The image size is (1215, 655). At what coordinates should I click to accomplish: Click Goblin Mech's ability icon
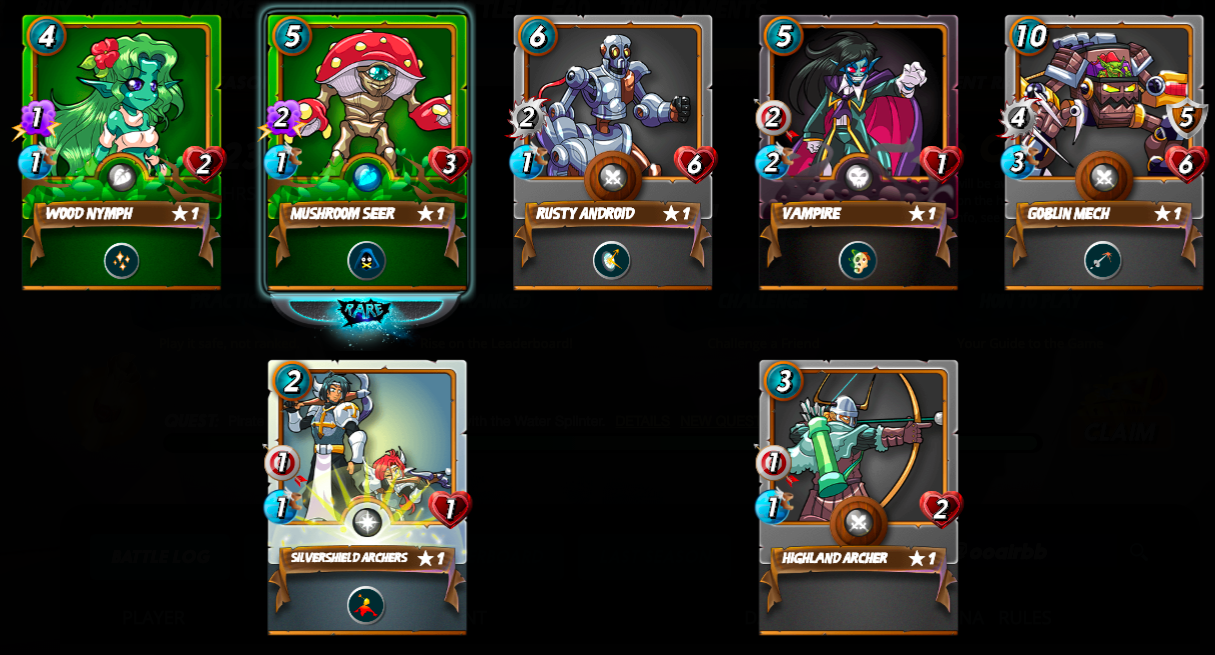pos(1102,261)
